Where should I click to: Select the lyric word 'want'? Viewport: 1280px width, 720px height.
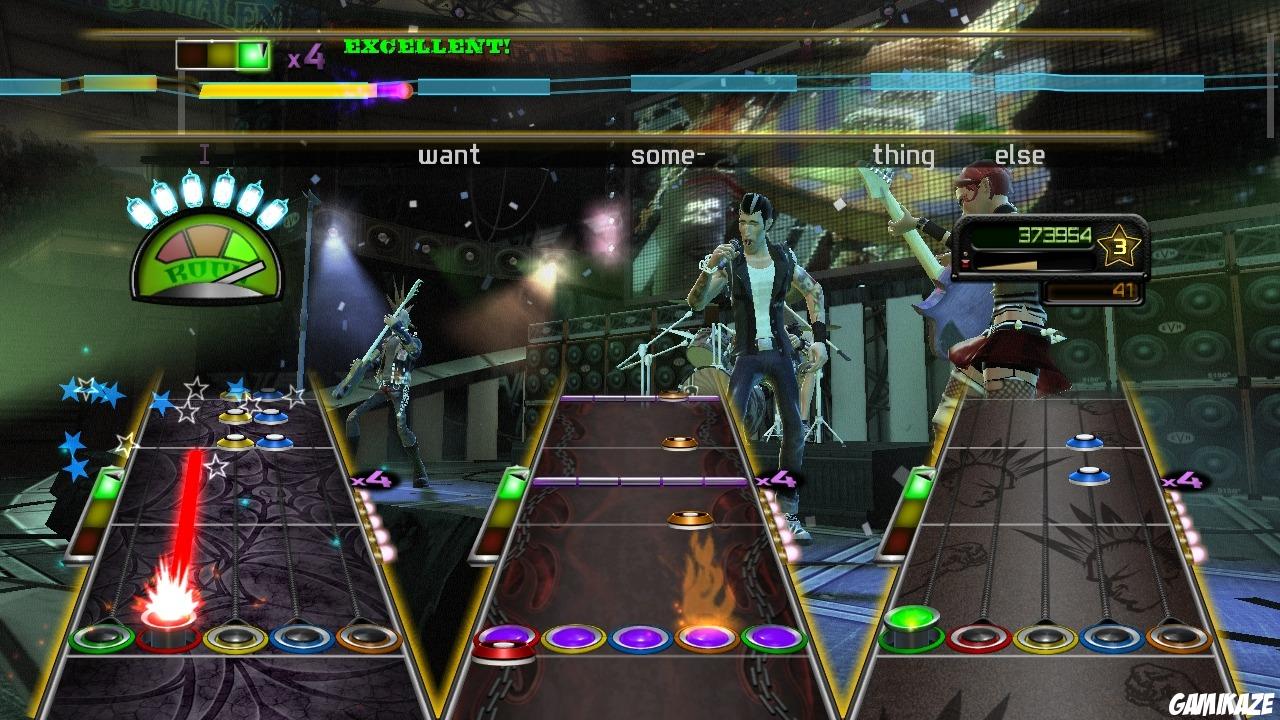tap(449, 154)
